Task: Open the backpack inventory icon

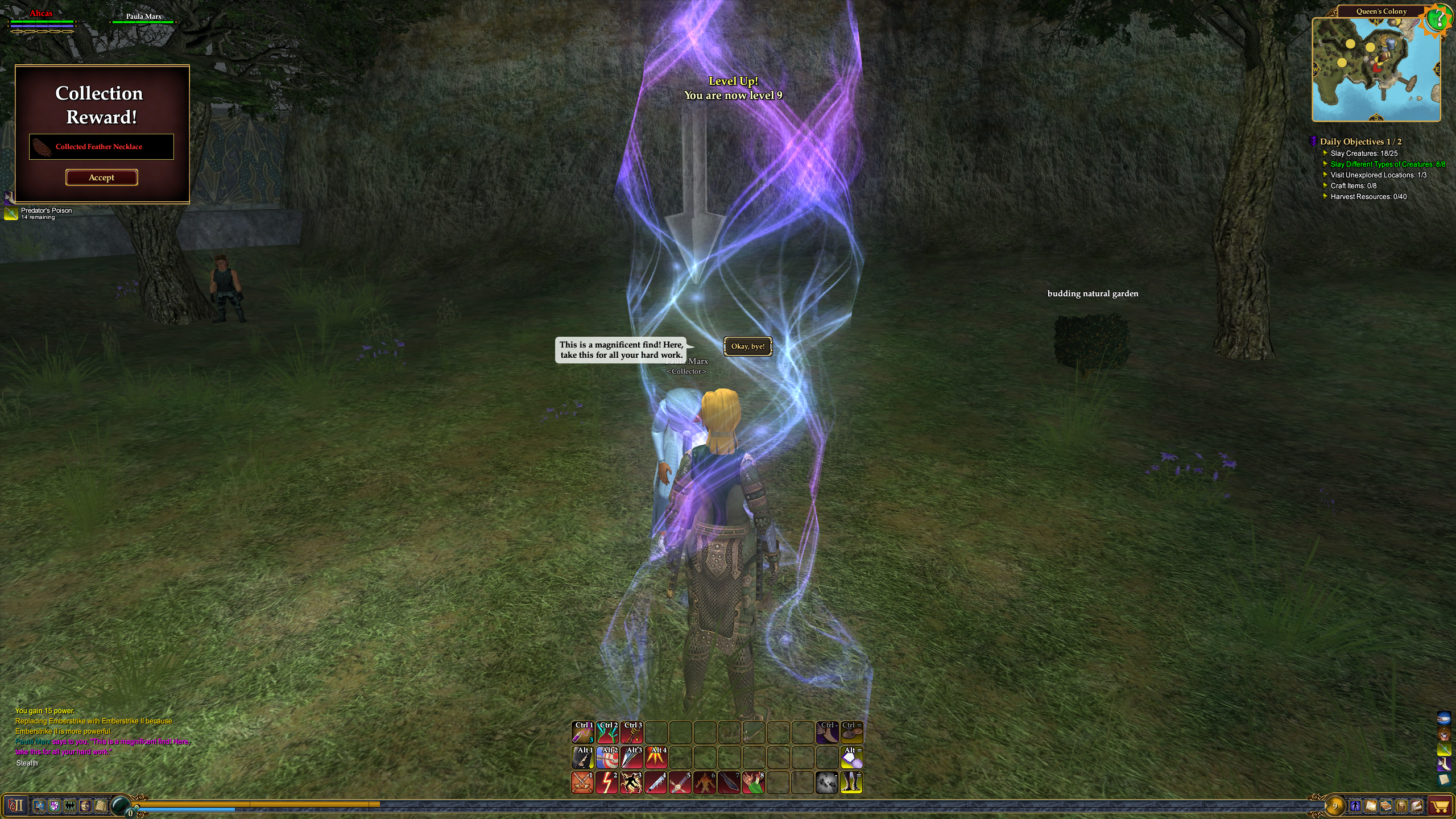Action: pyautogui.click(x=1401, y=806)
